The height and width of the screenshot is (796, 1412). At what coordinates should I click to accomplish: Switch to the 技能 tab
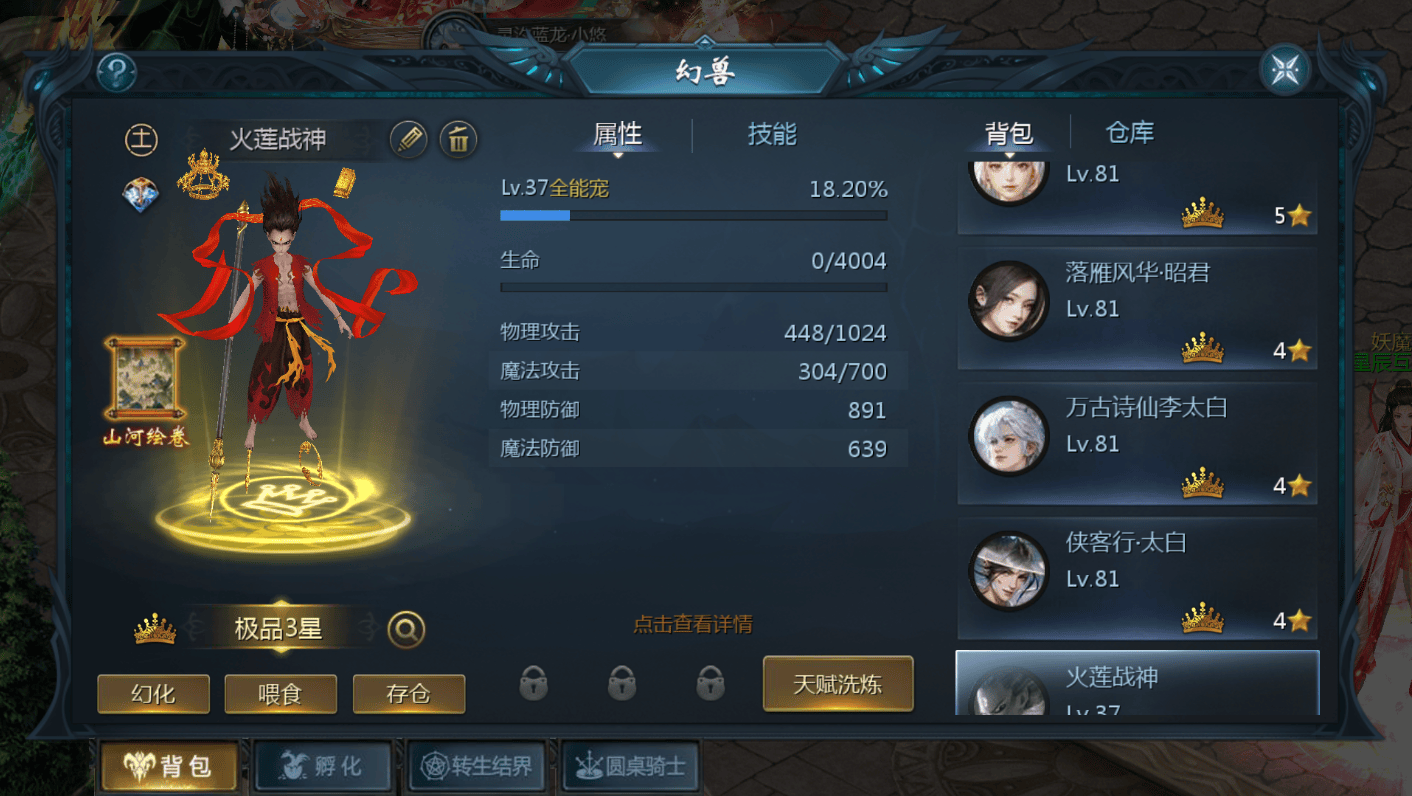point(770,135)
